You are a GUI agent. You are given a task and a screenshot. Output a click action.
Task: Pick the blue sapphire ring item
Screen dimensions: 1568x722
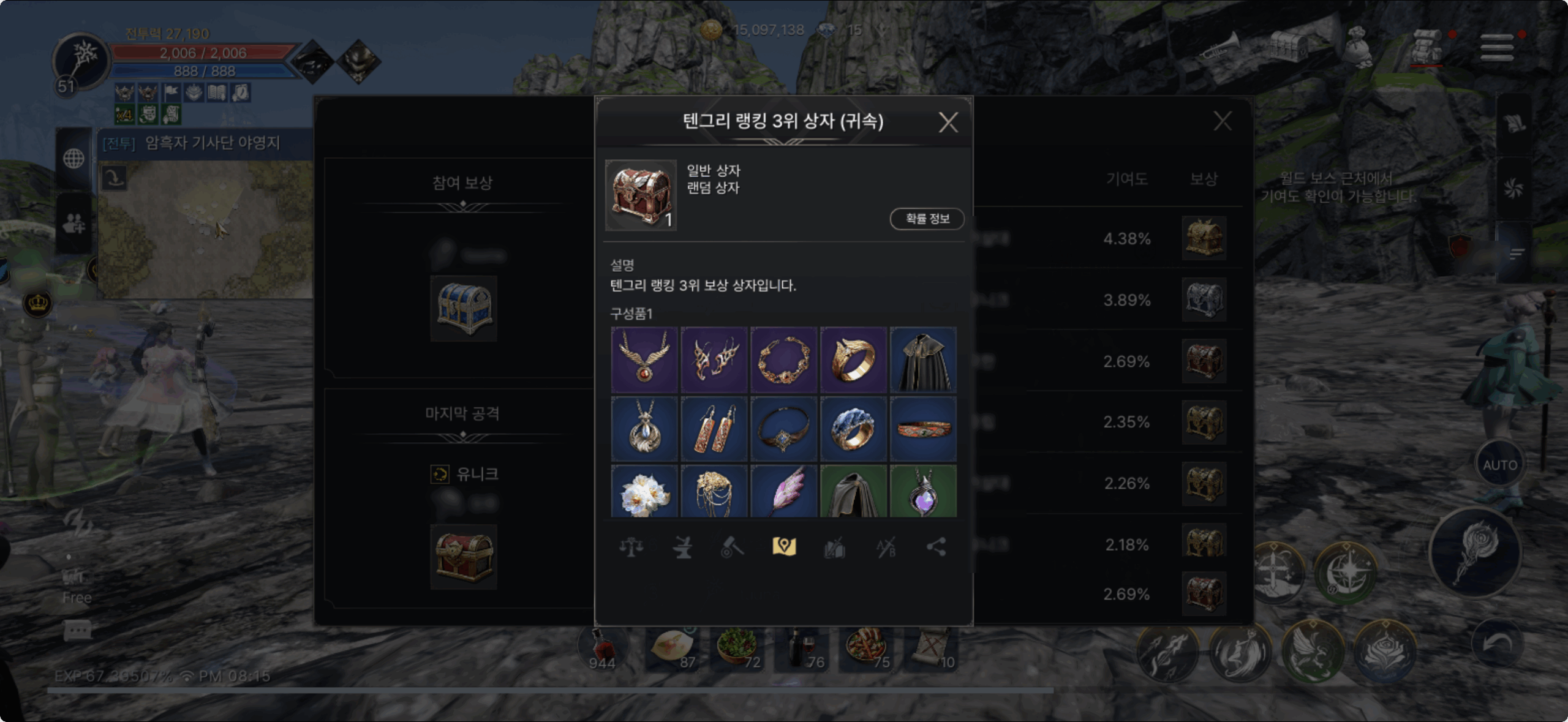click(x=853, y=429)
